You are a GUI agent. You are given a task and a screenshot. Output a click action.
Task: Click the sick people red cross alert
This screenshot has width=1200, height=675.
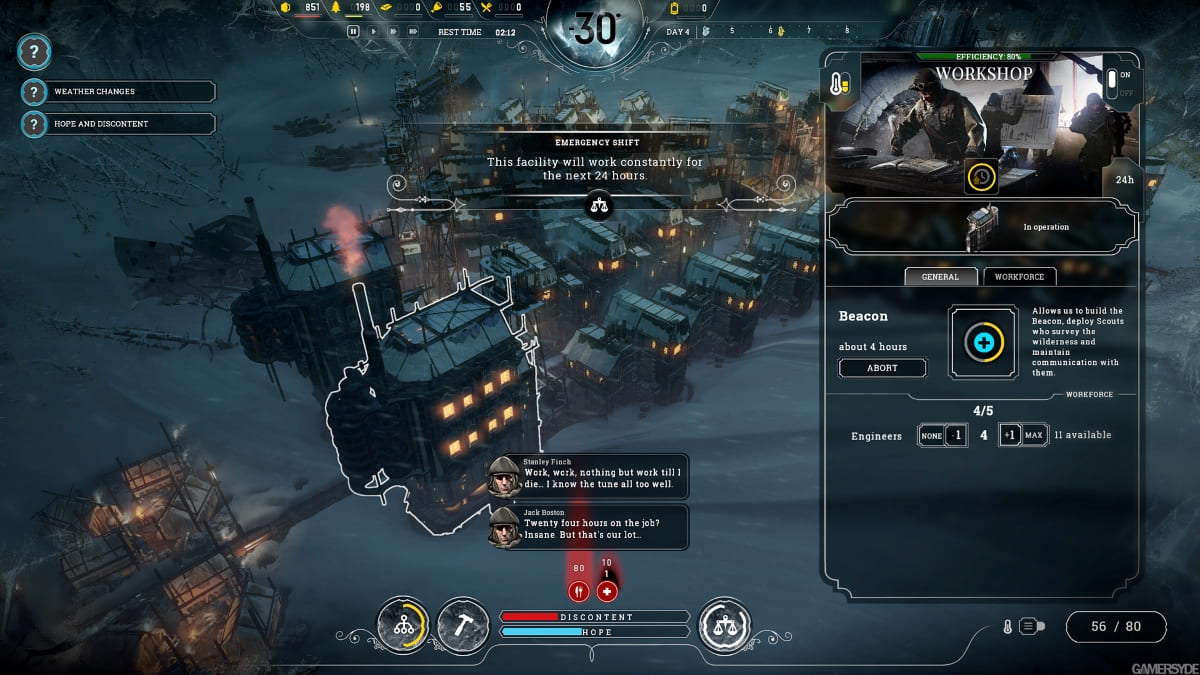coord(607,591)
